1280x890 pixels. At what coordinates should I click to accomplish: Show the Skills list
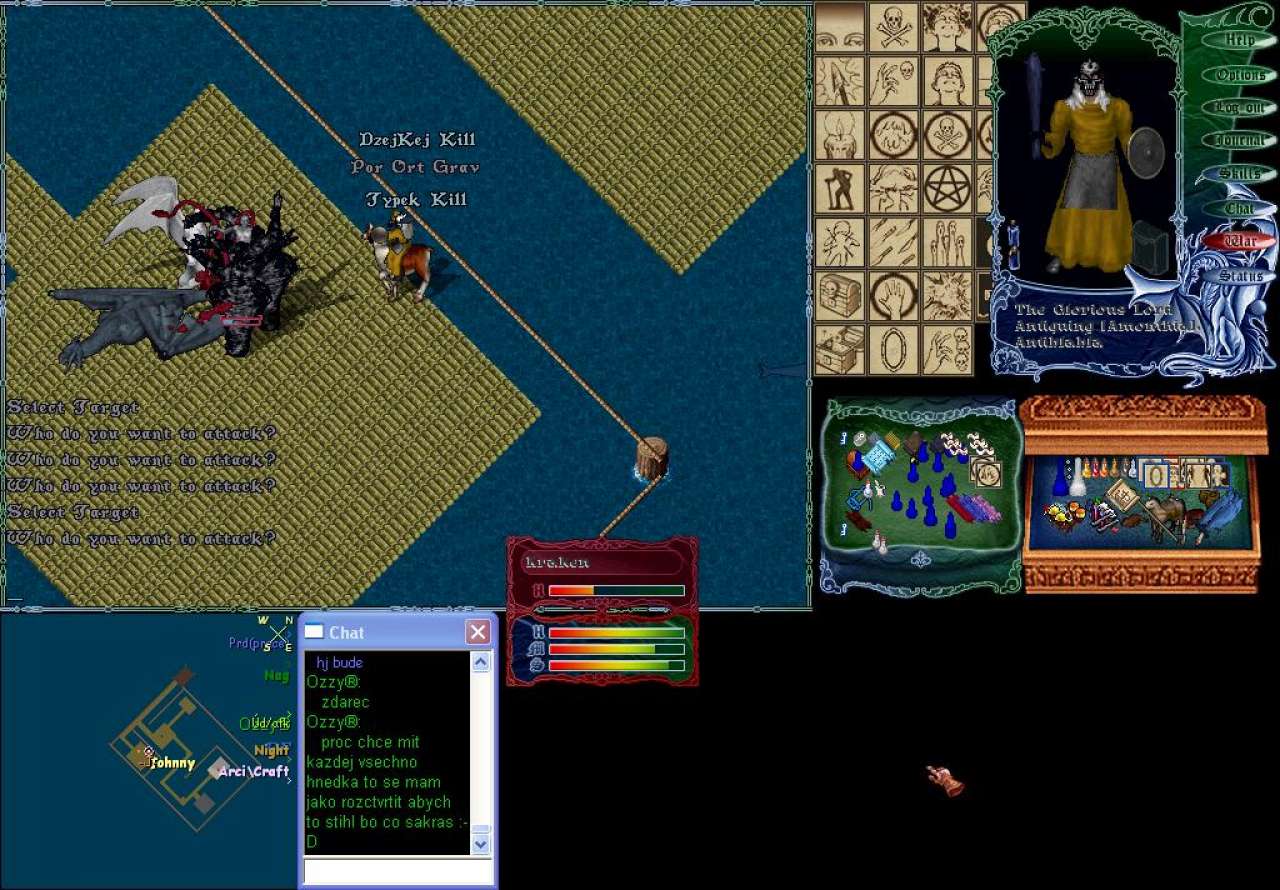(x=1240, y=174)
